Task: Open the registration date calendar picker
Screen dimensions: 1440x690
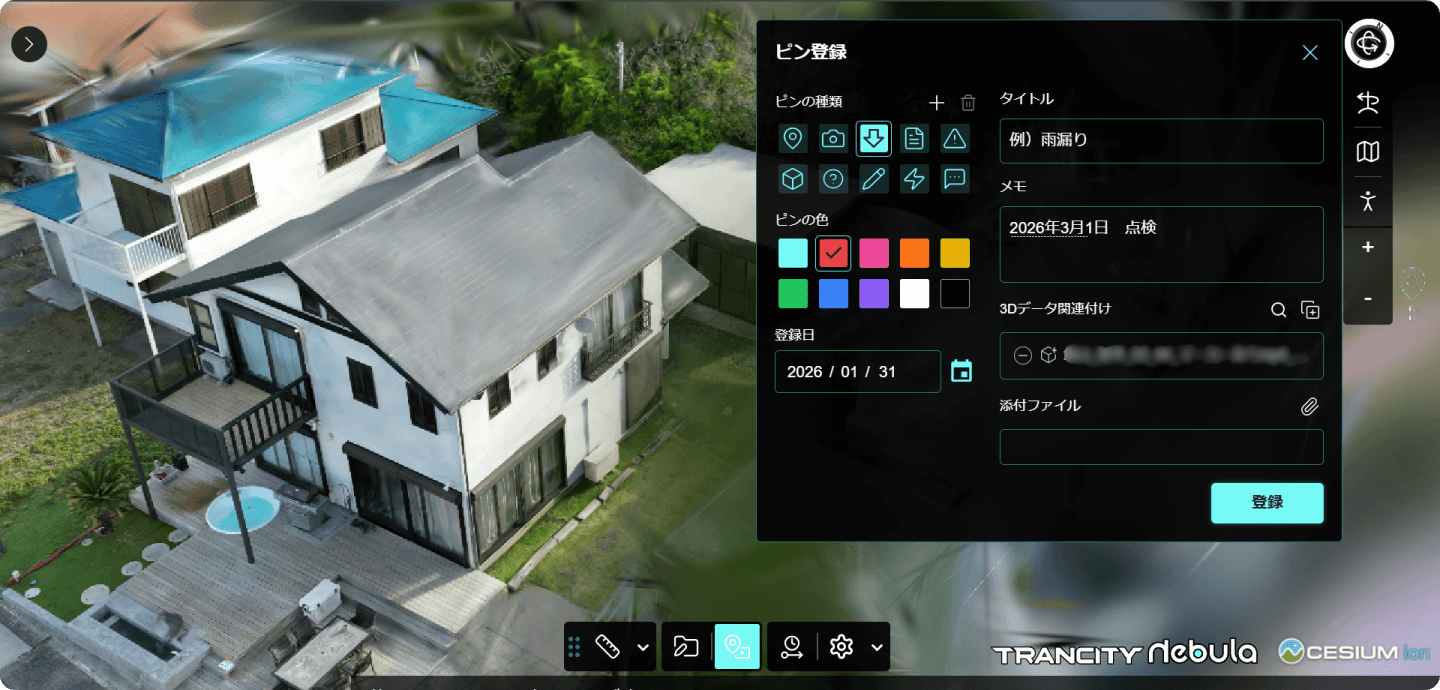Action: pos(961,371)
